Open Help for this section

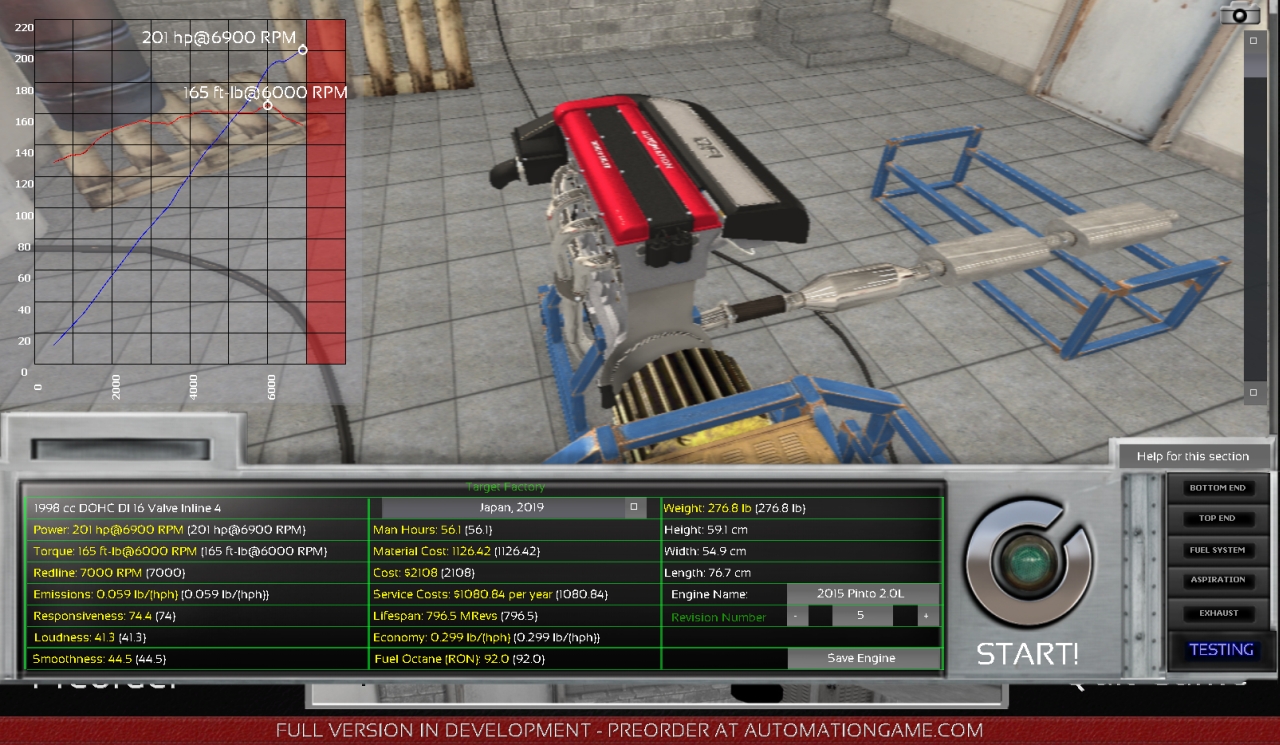coord(1195,455)
